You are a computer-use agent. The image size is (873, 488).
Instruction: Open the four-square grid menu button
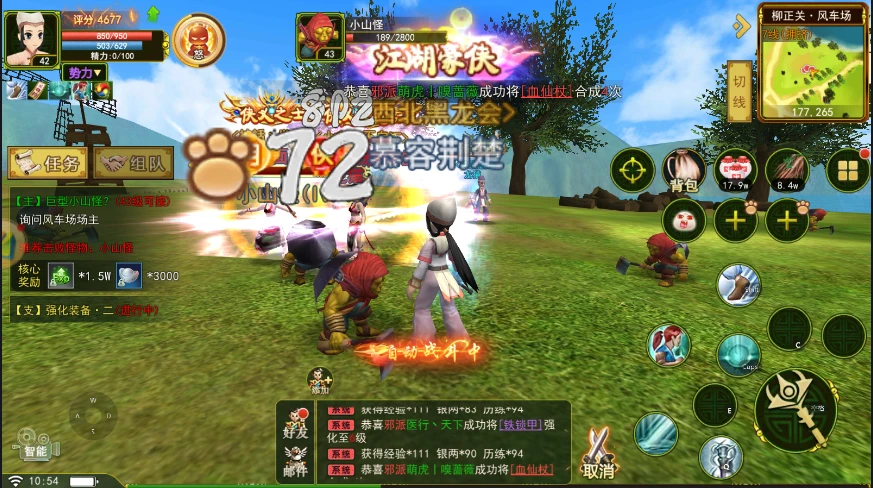coord(847,169)
